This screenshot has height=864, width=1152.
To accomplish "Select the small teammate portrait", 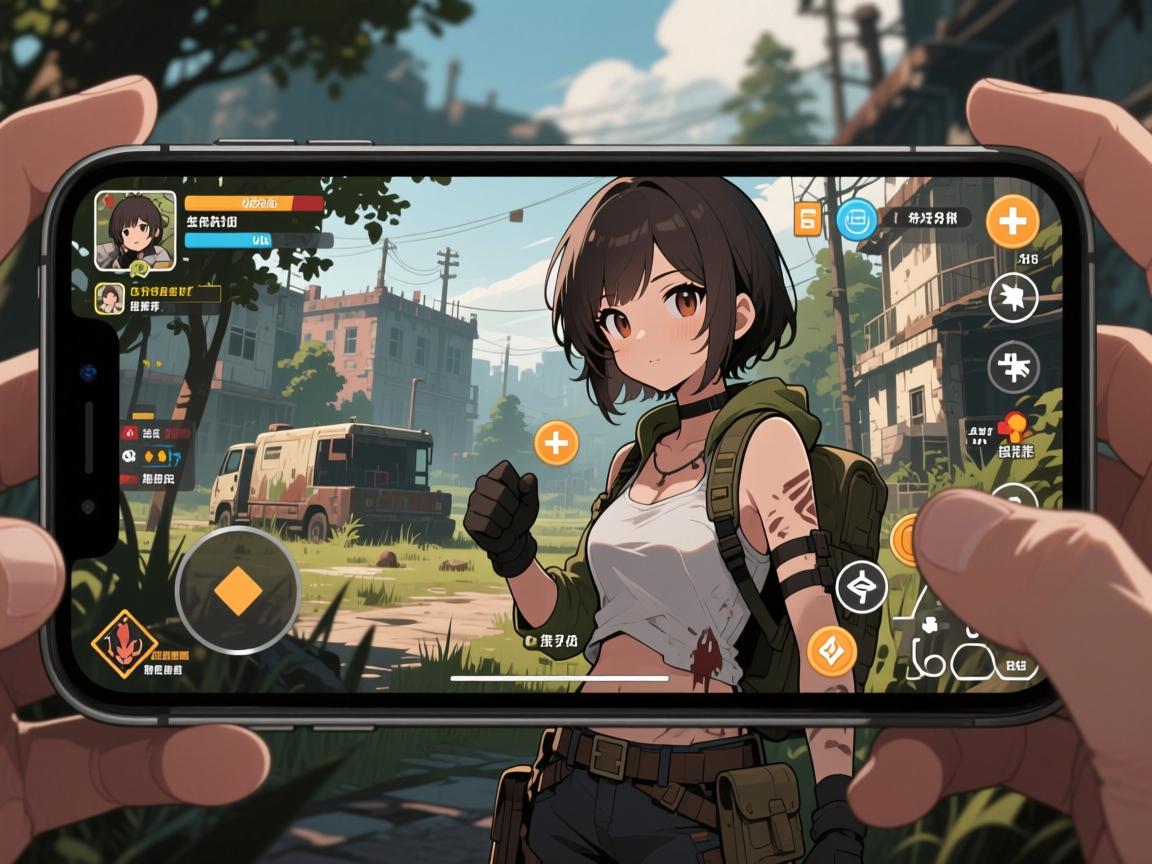I will (x=109, y=297).
